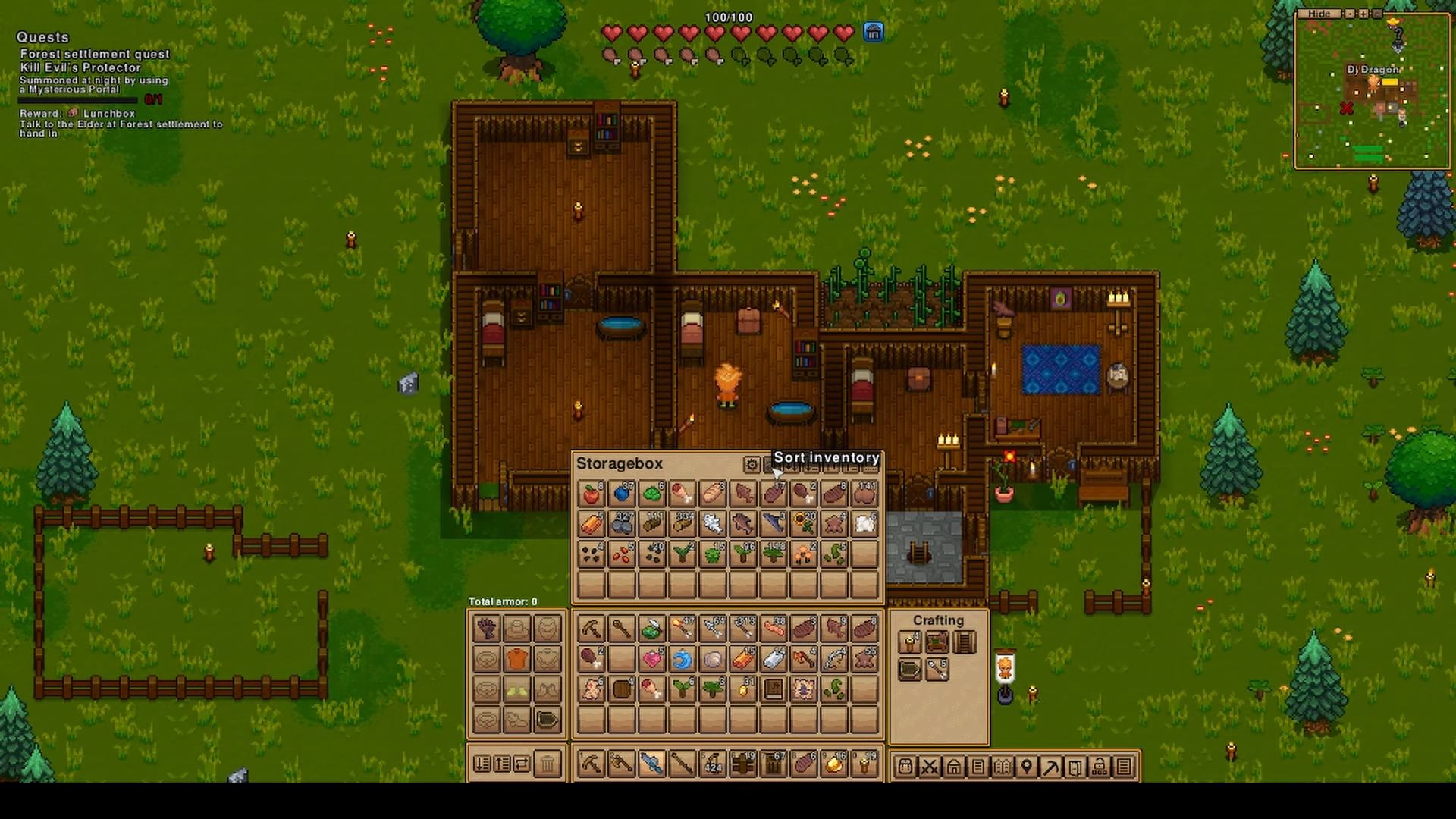Screen dimensions: 1456x819
Task: Select the orange mushrooms in the Storagebox
Action: tap(803, 555)
